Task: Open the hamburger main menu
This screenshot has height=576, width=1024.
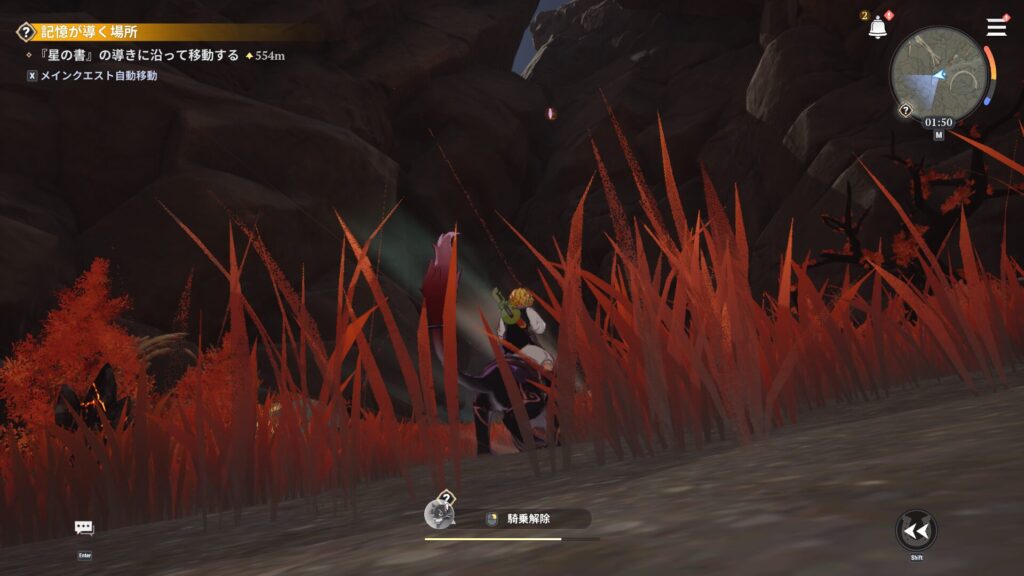Action: pos(996,27)
